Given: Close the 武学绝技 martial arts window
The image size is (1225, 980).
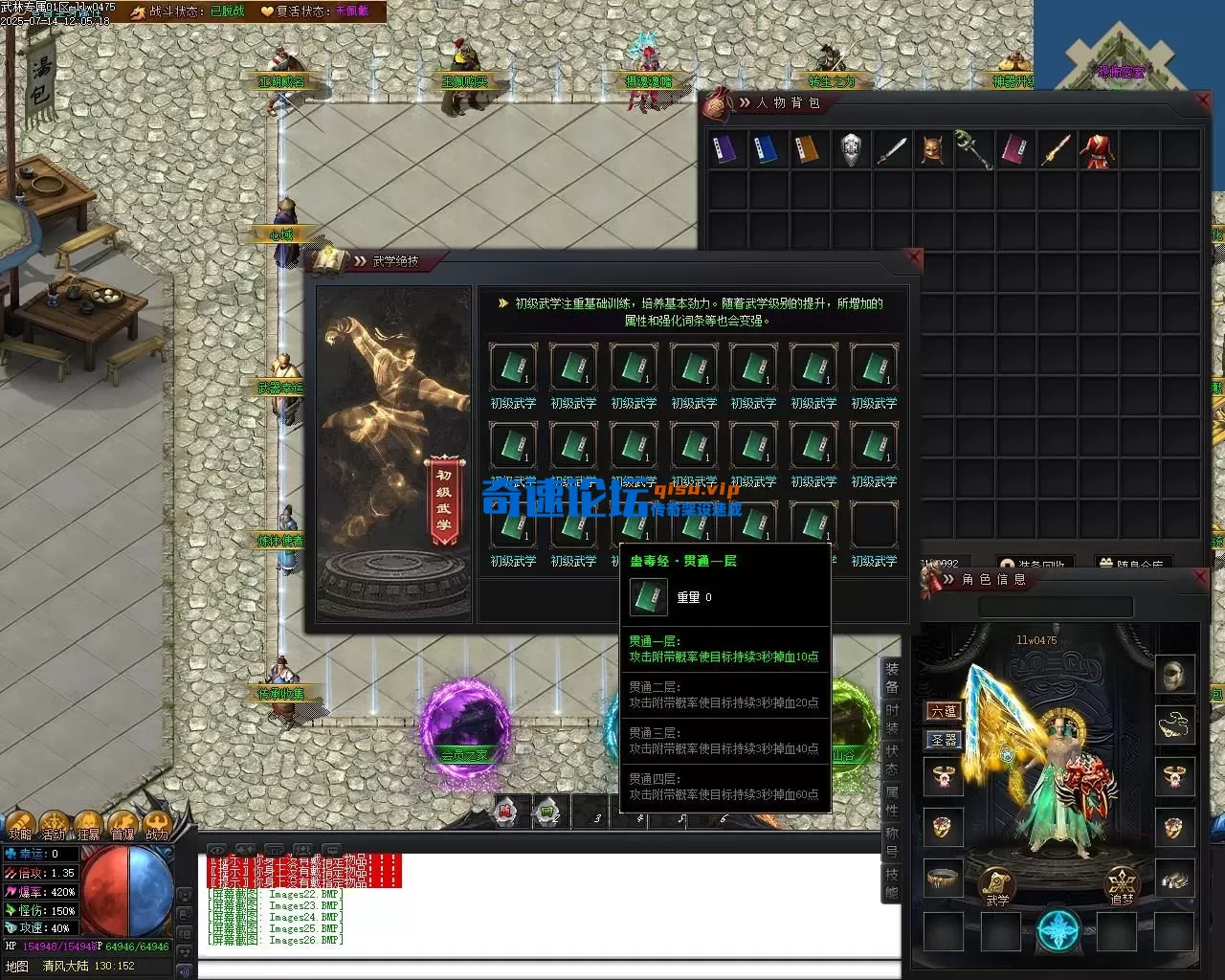Looking at the screenshot, I should pyautogui.click(x=914, y=256).
